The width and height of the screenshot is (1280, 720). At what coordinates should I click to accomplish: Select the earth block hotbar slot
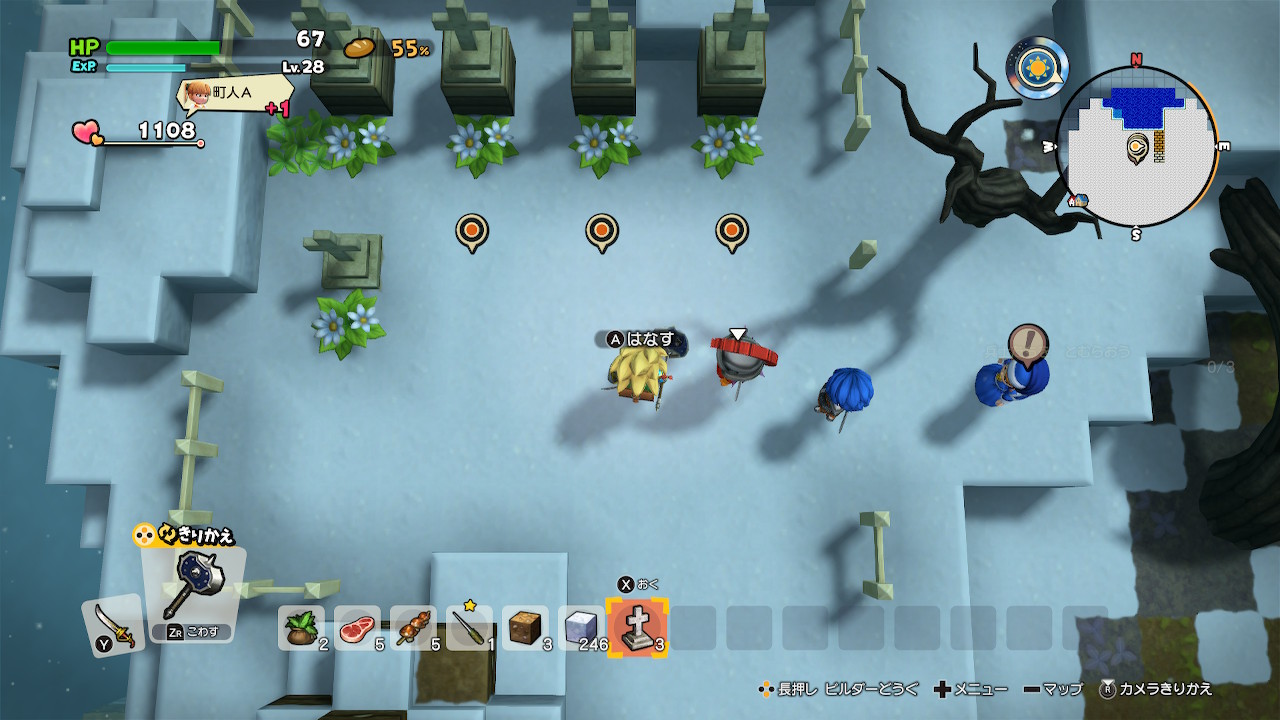[x=525, y=628]
